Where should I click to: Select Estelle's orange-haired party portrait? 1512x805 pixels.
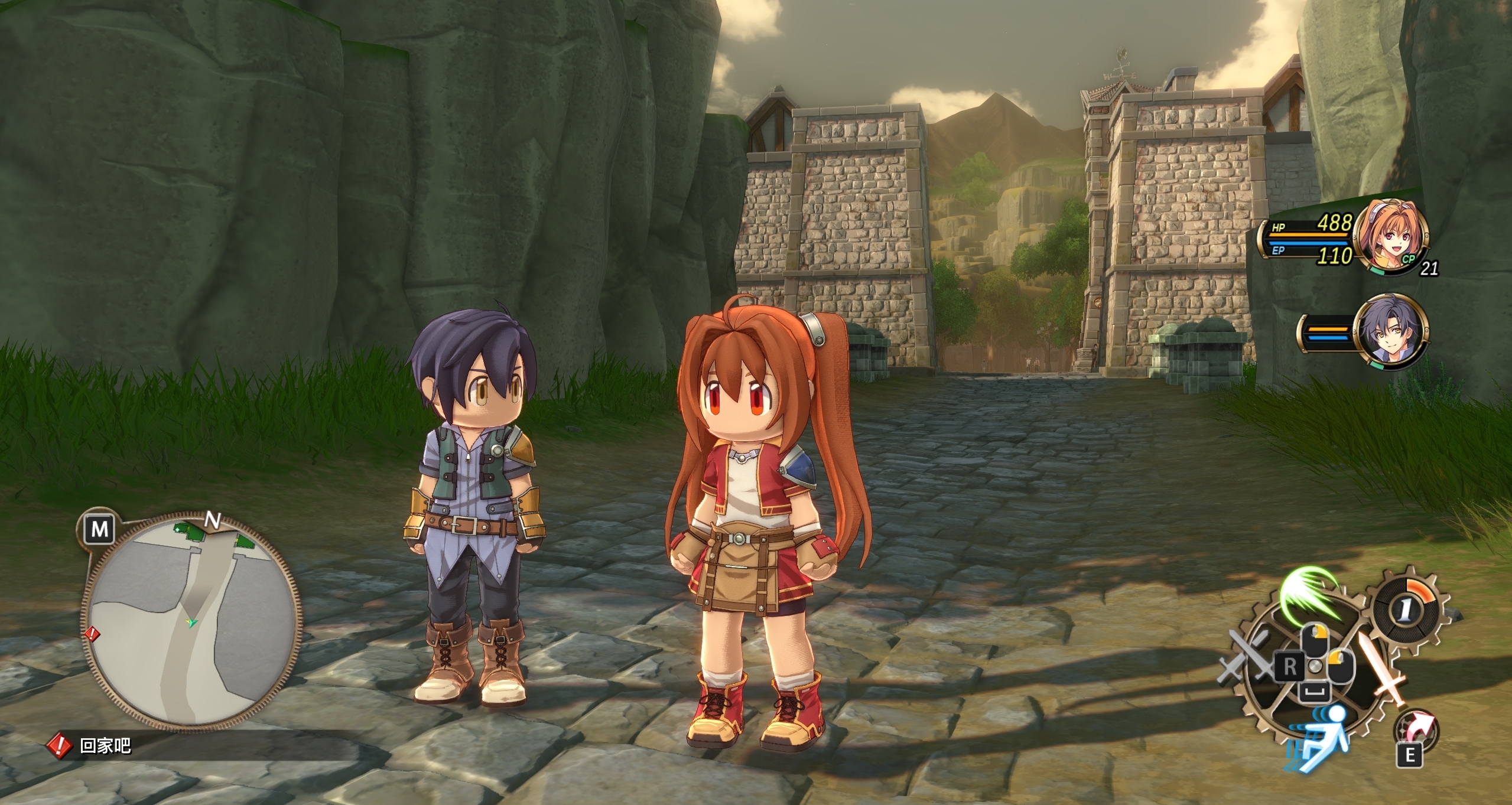(1390, 236)
